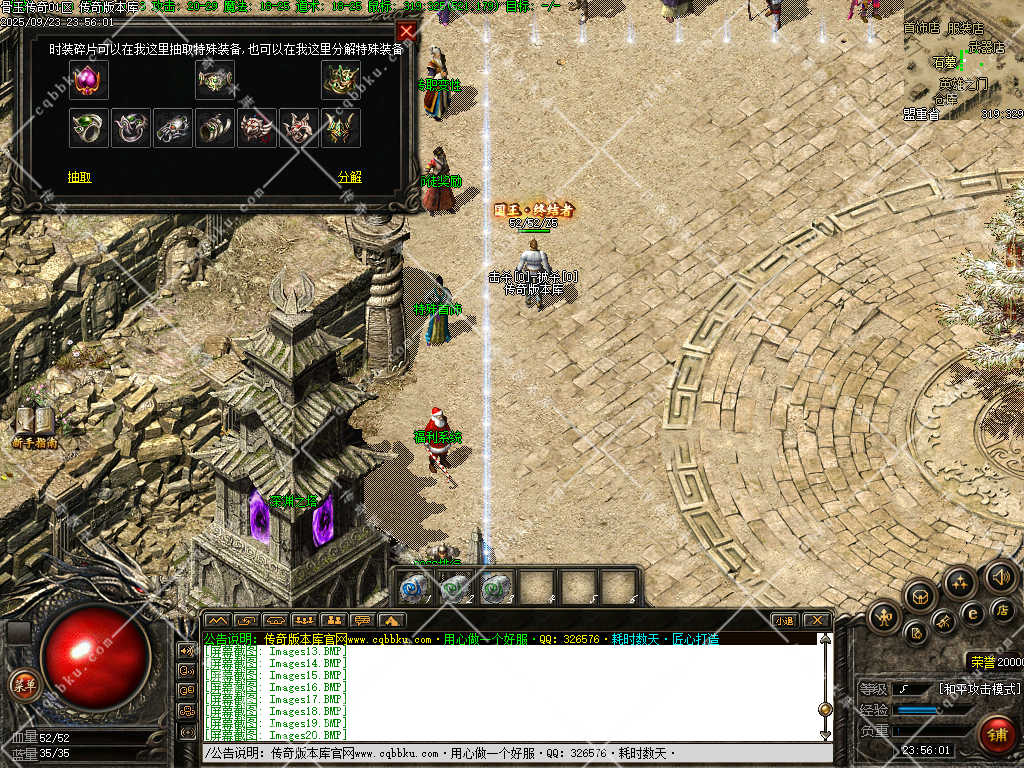Open the 菜单 menu button

coord(23,685)
